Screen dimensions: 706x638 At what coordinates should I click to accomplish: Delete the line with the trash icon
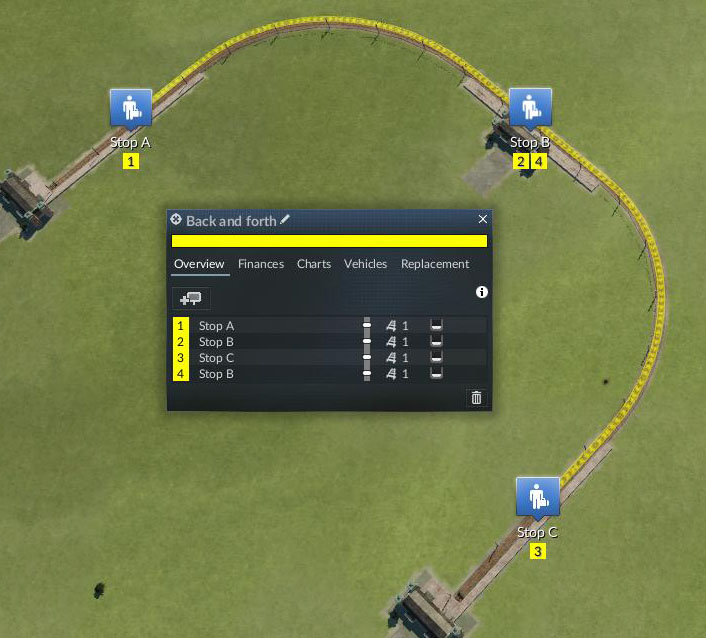coord(476,397)
